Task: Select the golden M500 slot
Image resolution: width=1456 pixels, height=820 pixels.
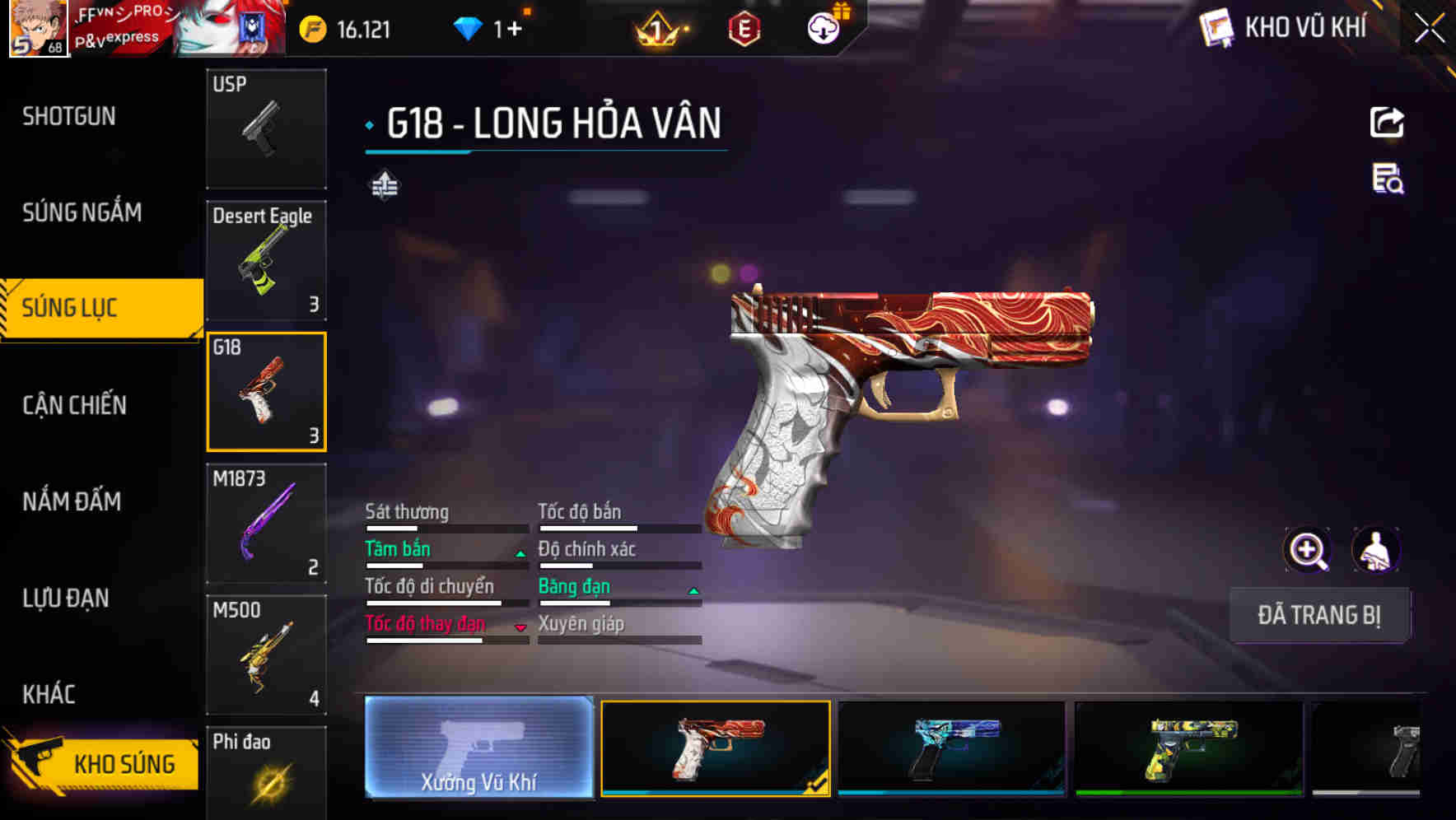Action: click(266, 655)
